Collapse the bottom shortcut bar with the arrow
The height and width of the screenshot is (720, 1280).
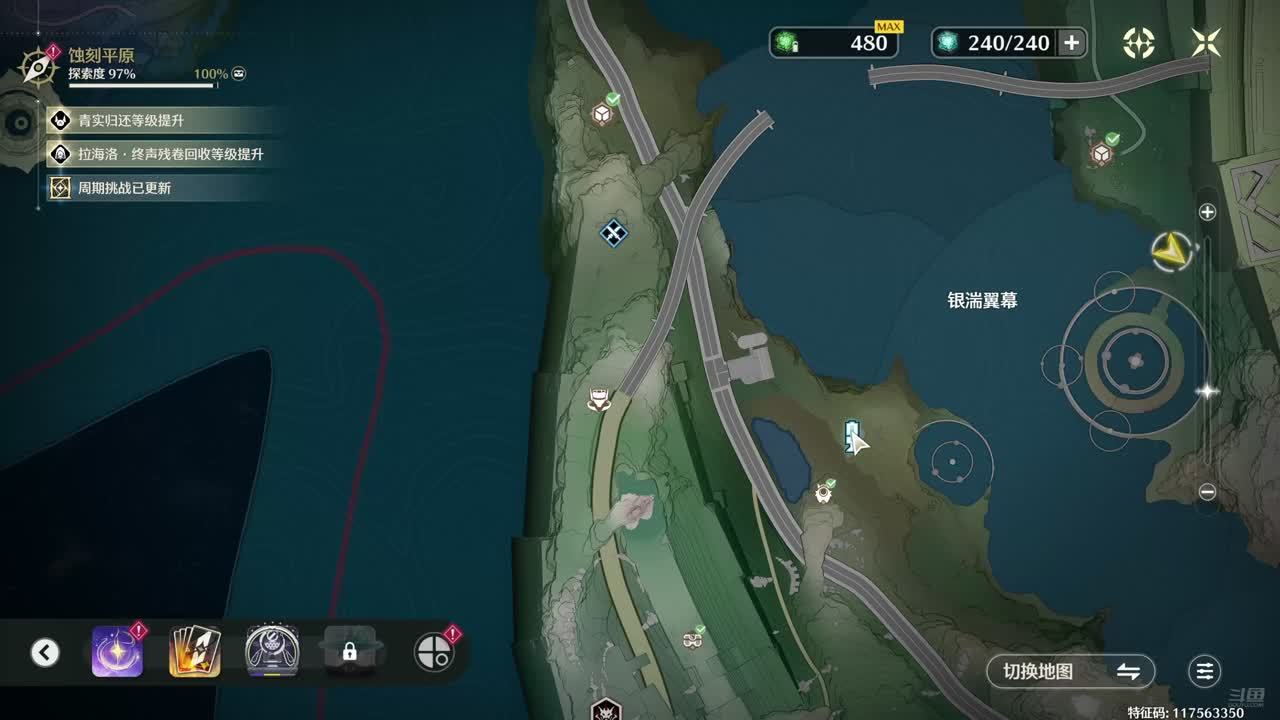click(44, 653)
